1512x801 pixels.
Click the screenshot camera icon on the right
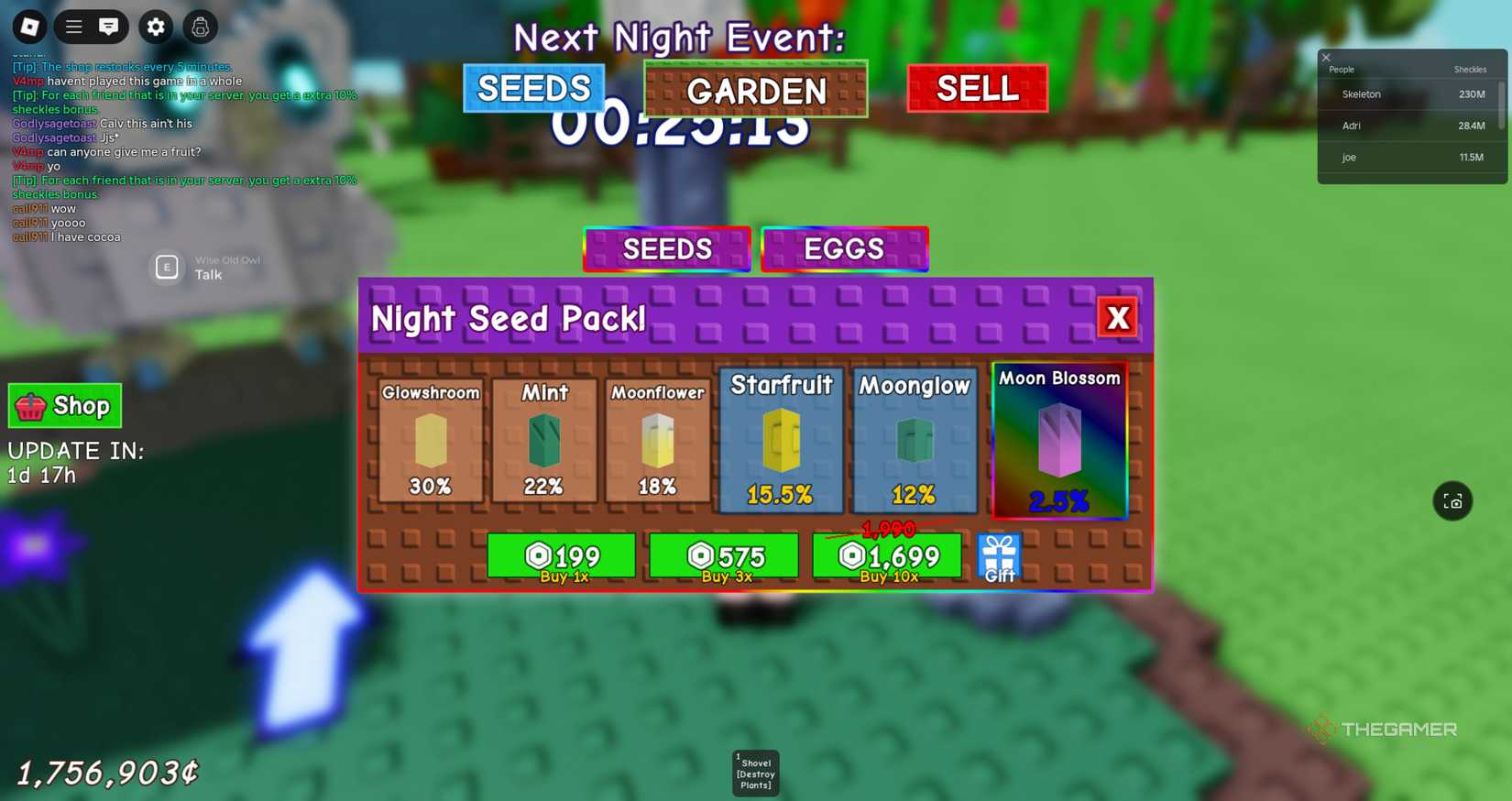(1452, 501)
